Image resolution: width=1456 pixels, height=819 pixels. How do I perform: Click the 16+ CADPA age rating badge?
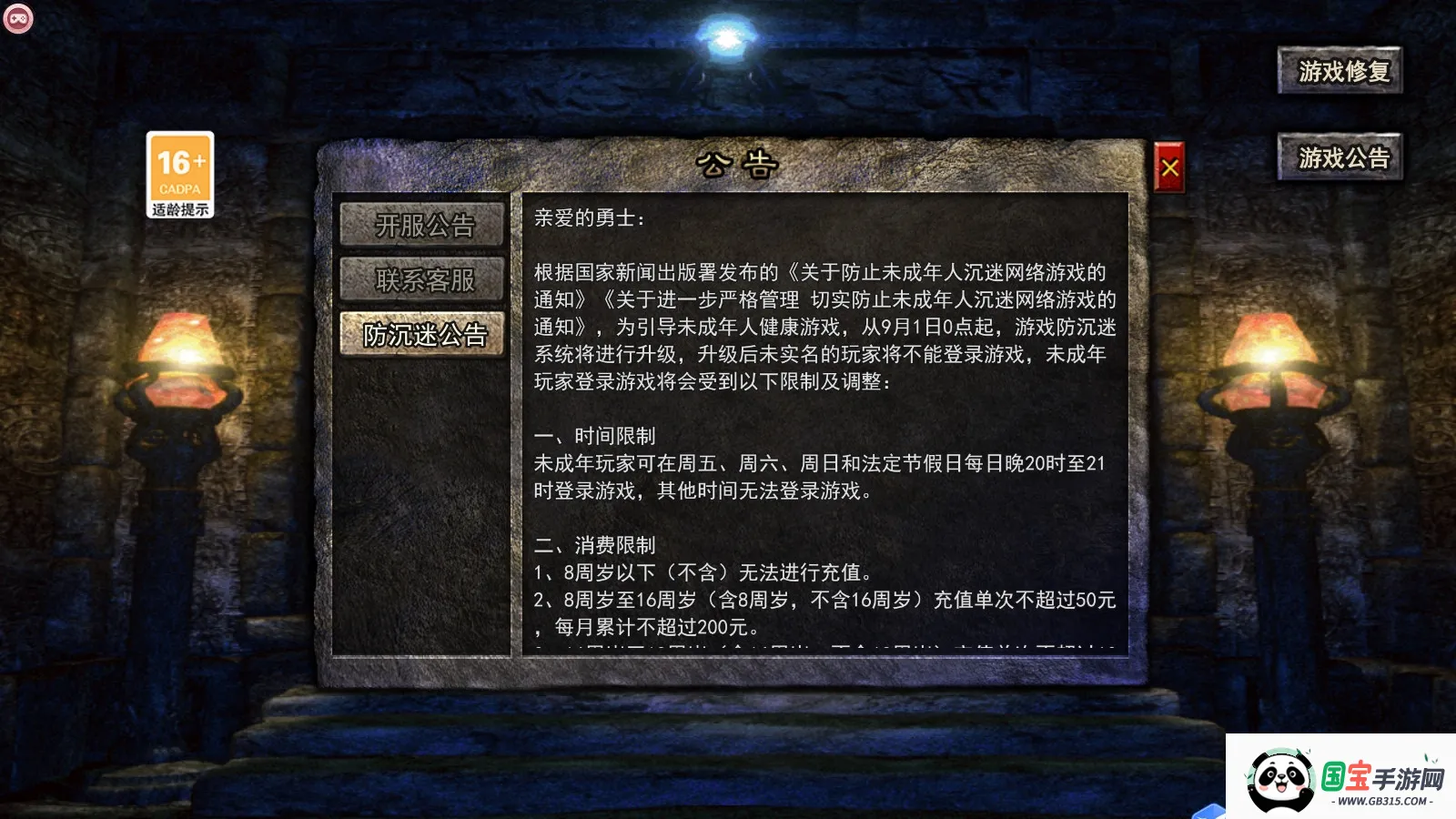pyautogui.click(x=179, y=168)
